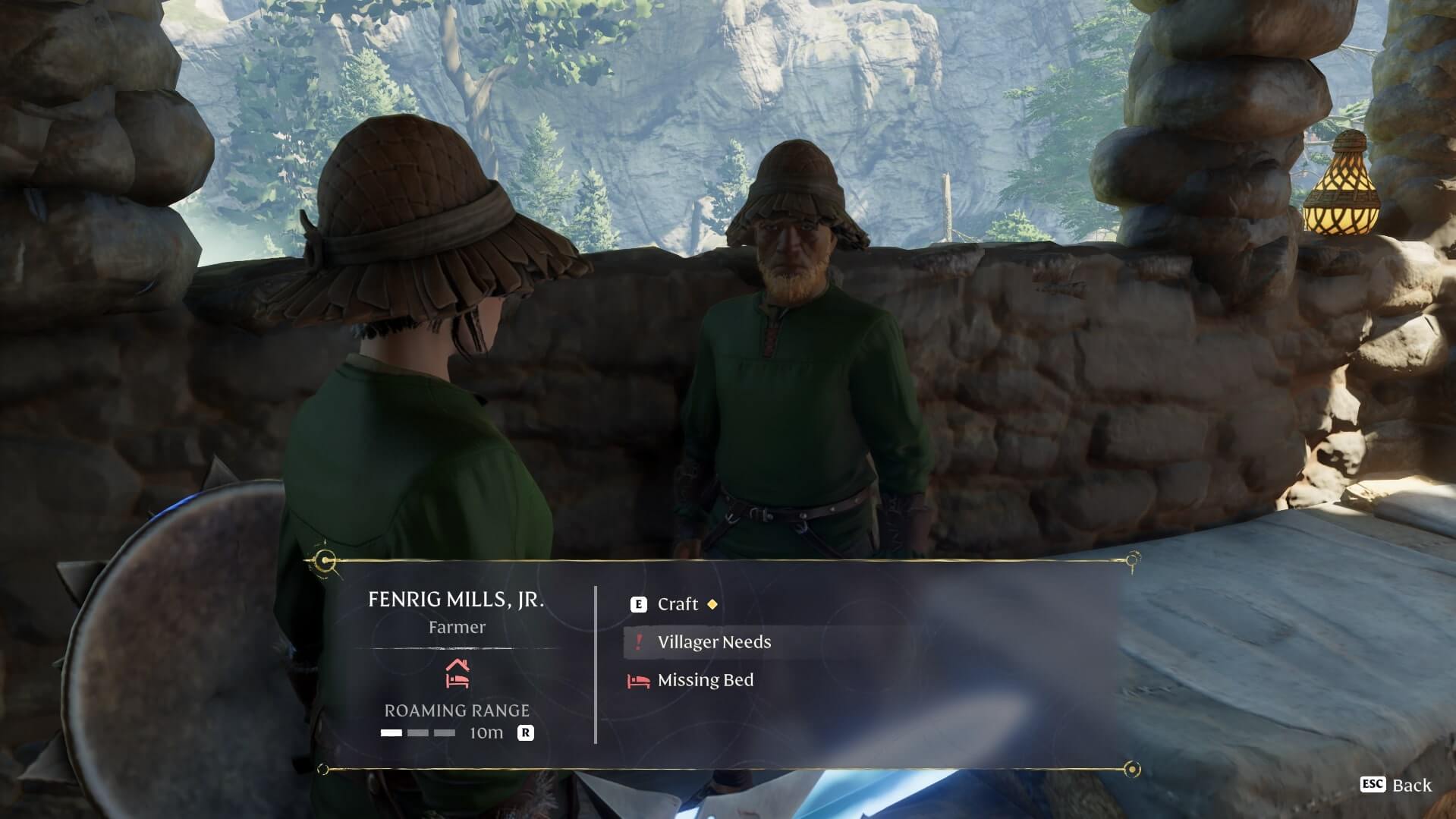
Task: Choose the Craft option
Action: click(677, 604)
